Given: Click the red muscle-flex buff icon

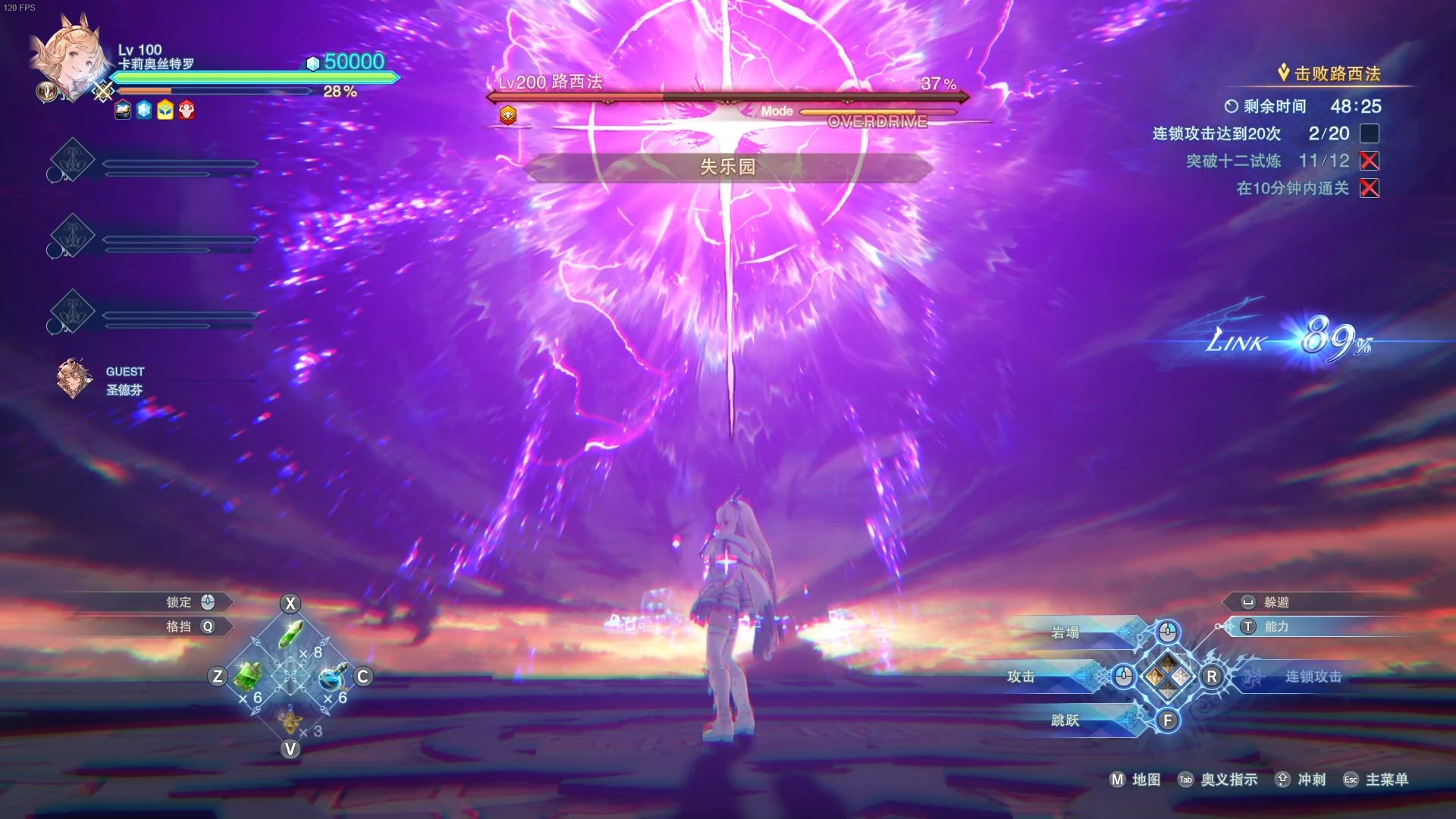Looking at the screenshot, I should [187, 111].
